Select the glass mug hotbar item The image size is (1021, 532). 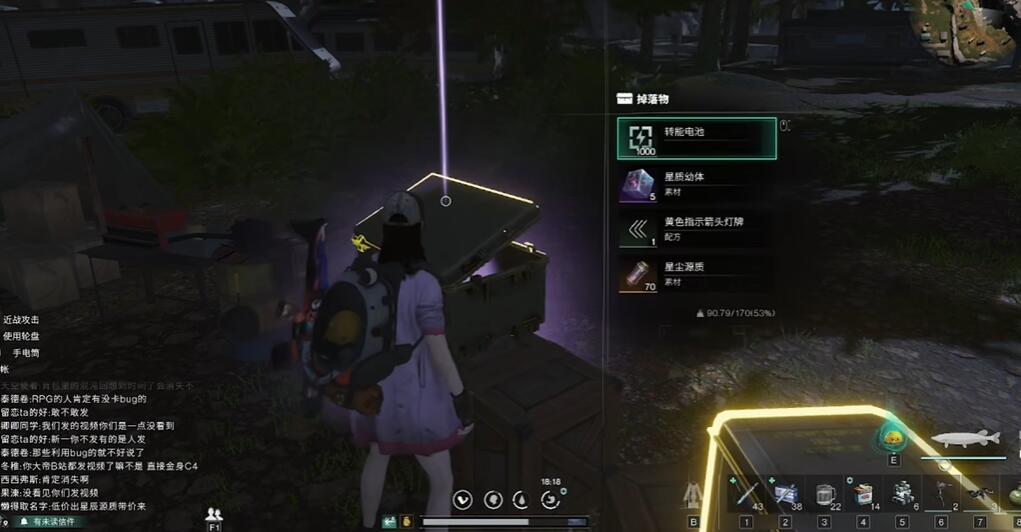[x=825, y=494]
